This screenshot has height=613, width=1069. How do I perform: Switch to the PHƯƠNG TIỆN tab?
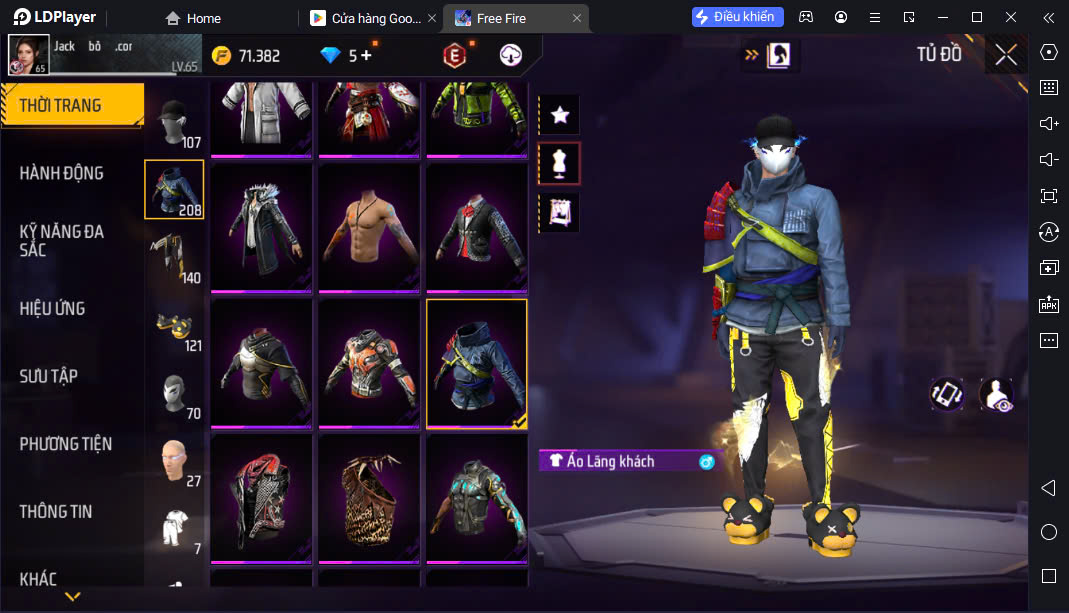tap(66, 444)
